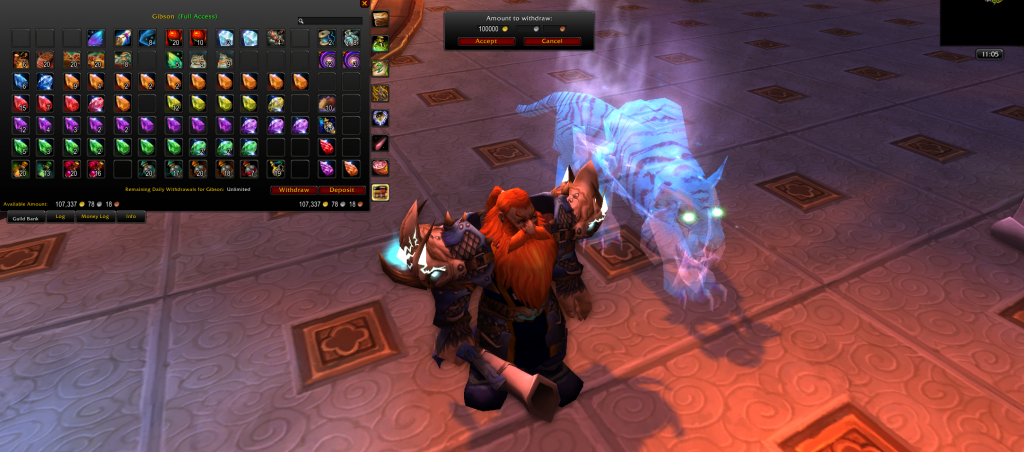Pick the blue gem stack of 6
The image size is (1024, 452).
[20, 81]
